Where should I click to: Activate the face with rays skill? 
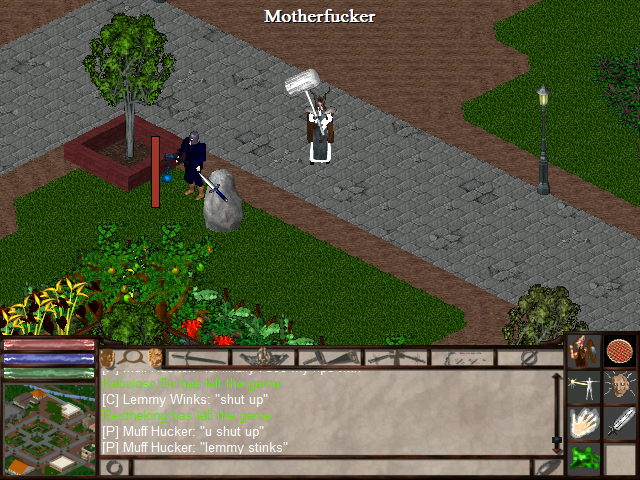pyautogui.click(x=620, y=386)
